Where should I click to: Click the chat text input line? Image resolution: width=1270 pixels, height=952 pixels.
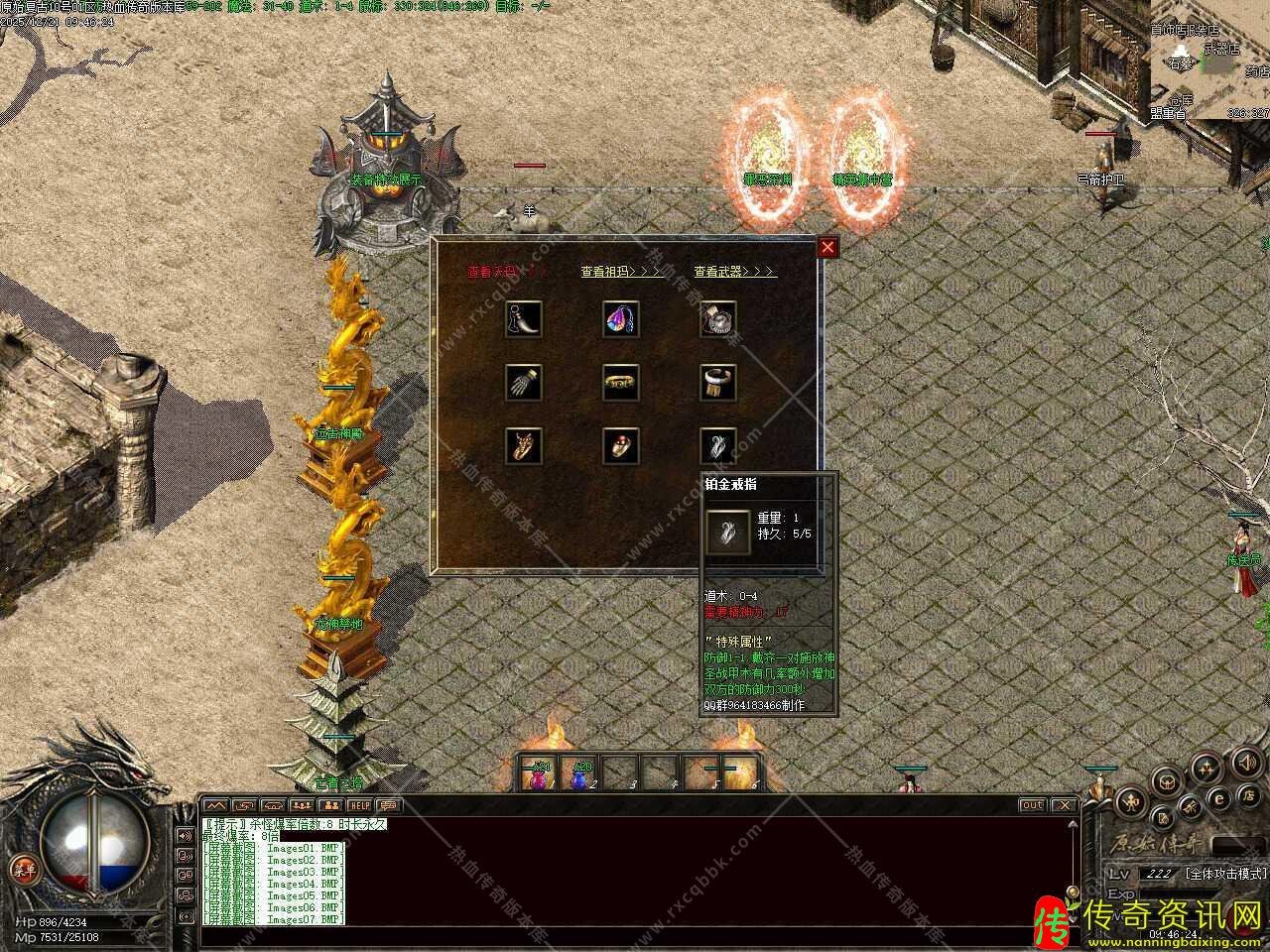pos(635,935)
